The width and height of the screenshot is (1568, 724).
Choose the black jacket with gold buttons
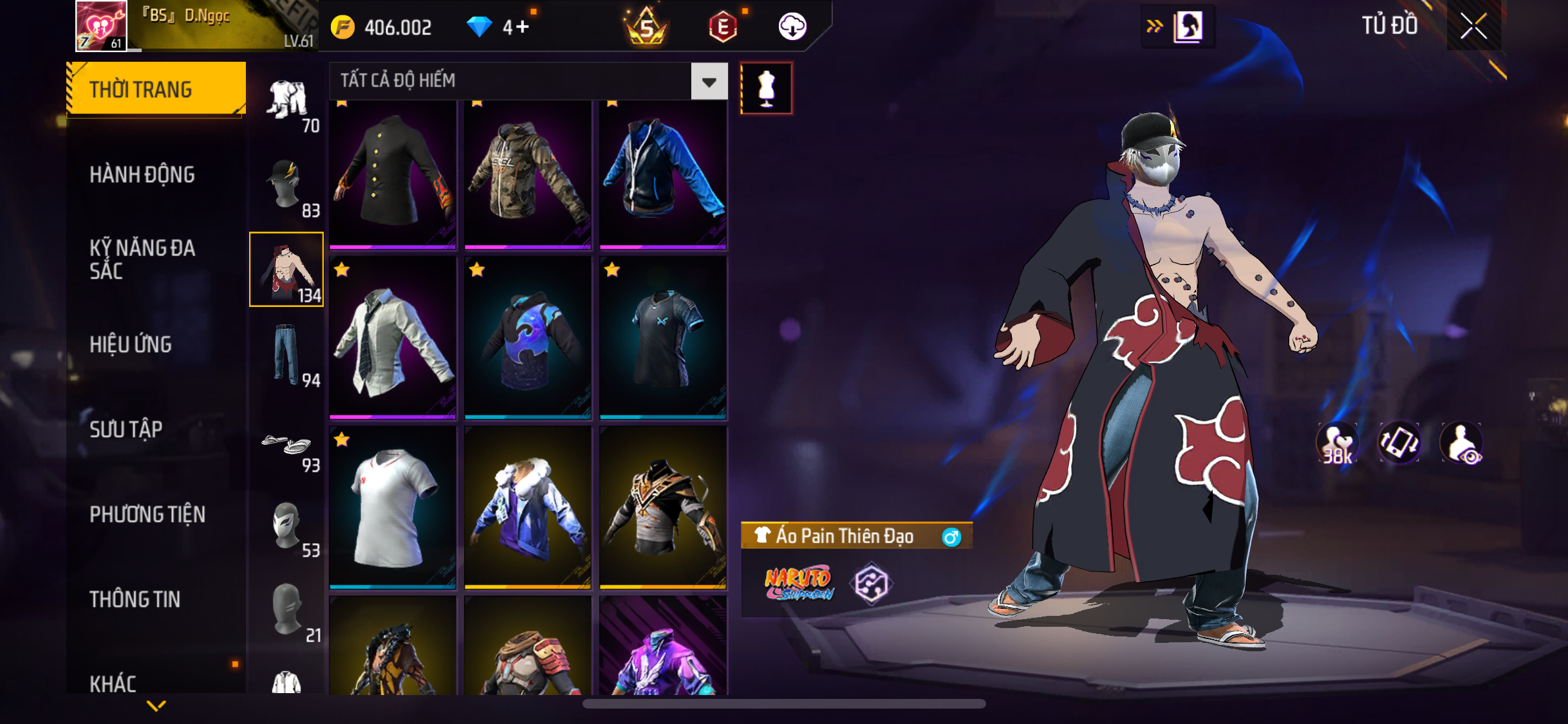click(393, 172)
